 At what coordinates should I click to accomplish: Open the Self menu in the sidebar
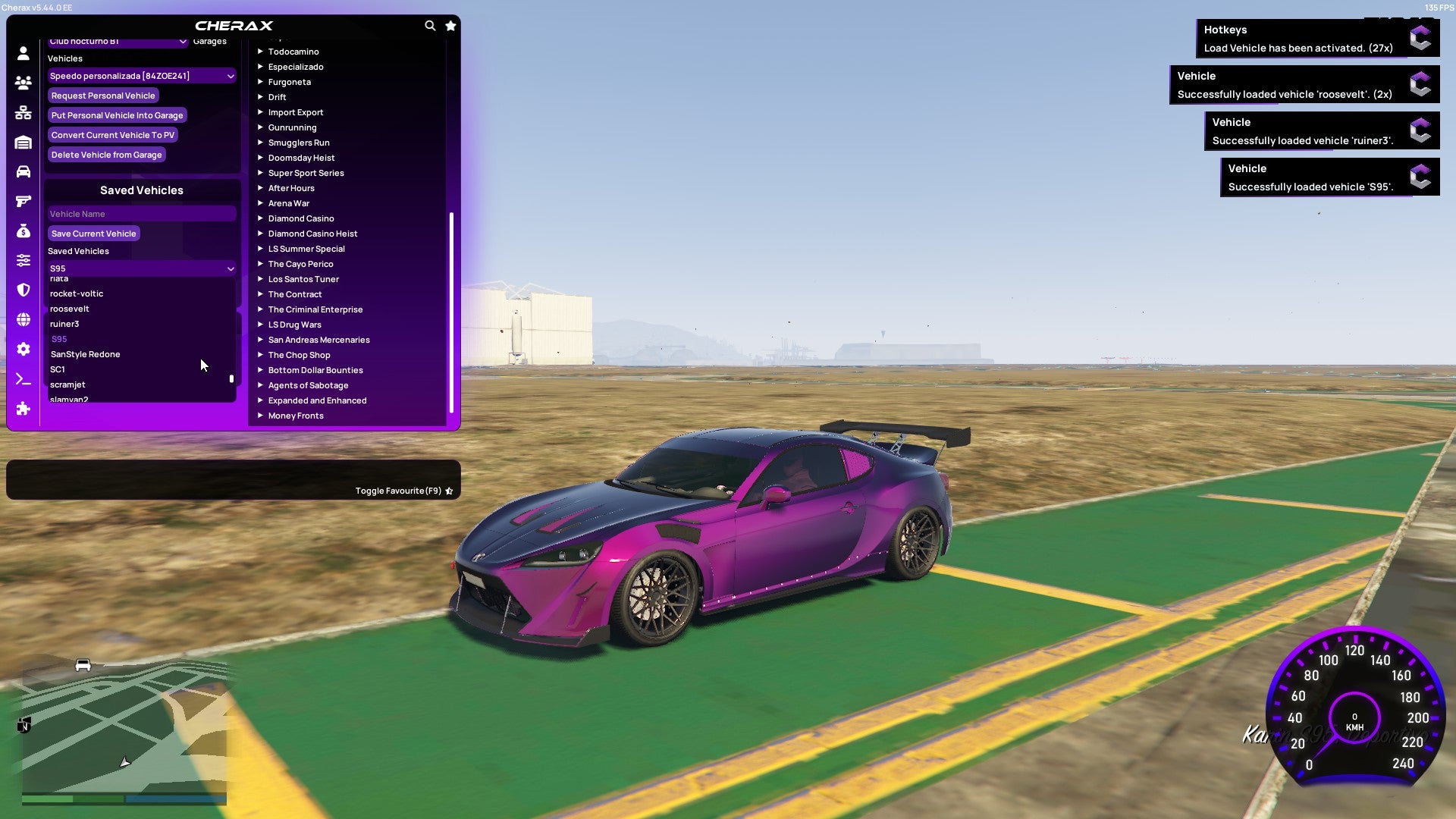(23, 53)
